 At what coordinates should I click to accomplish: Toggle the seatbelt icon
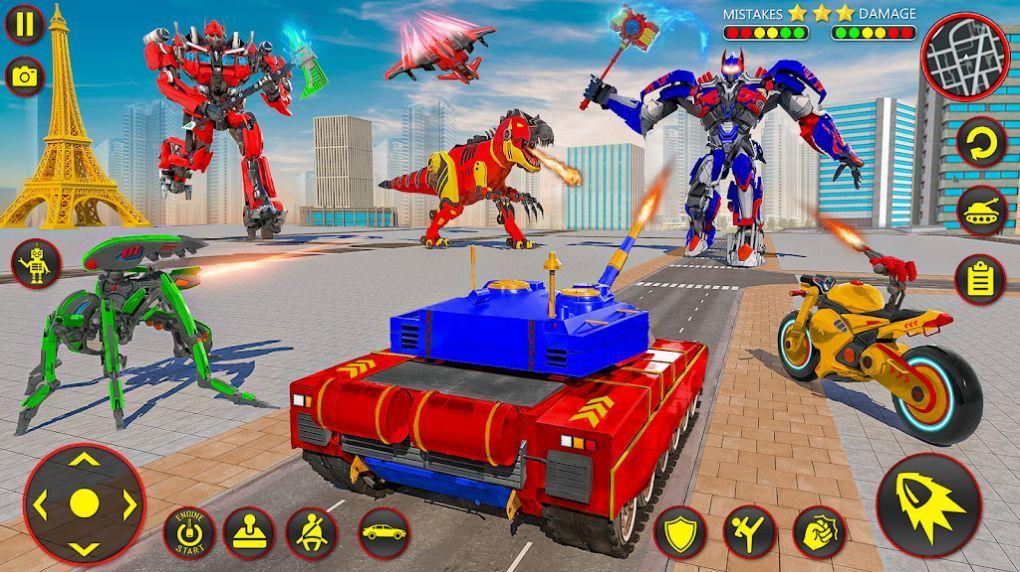click(x=312, y=532)
